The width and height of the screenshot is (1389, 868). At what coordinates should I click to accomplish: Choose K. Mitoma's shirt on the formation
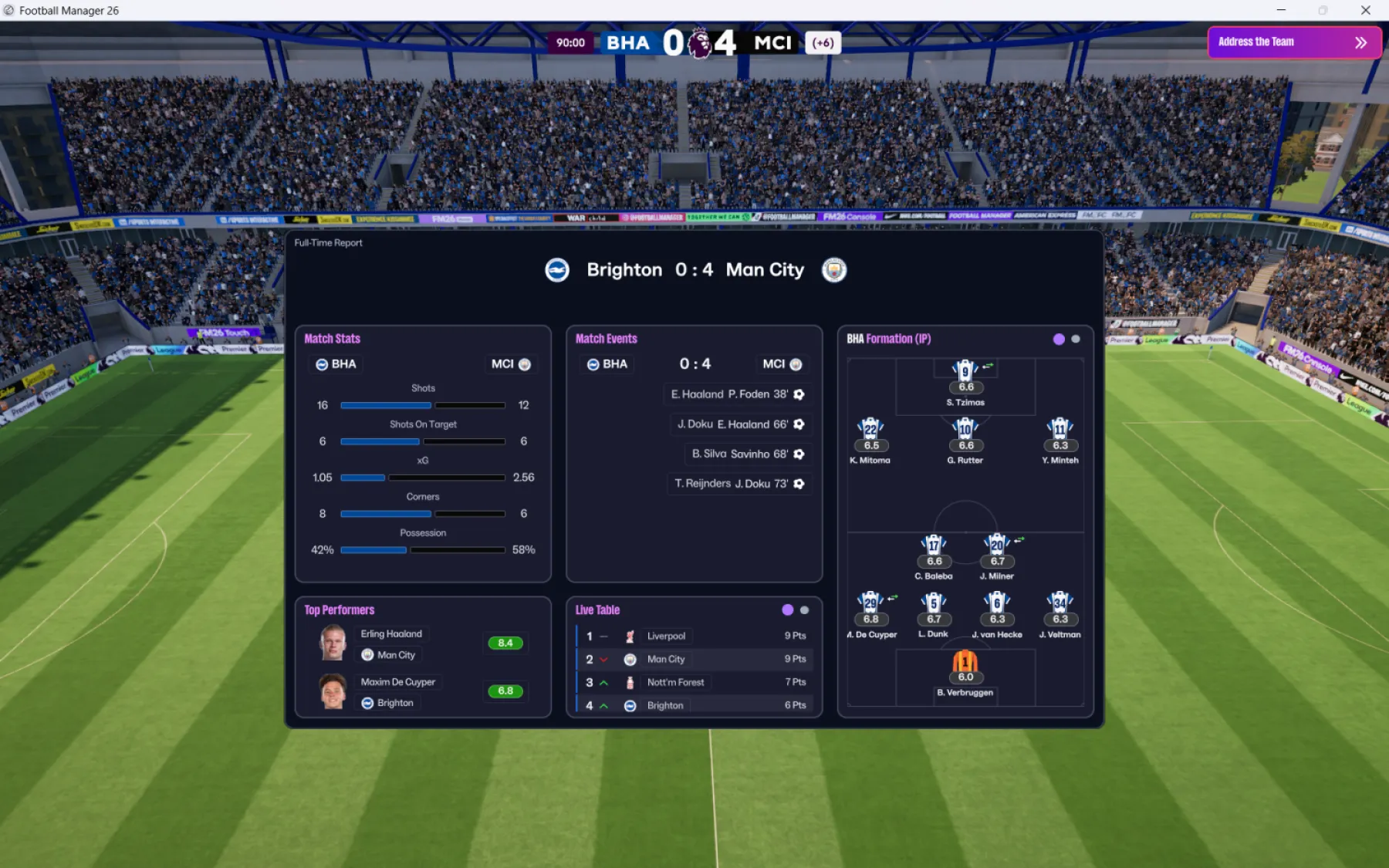point(870,430)
